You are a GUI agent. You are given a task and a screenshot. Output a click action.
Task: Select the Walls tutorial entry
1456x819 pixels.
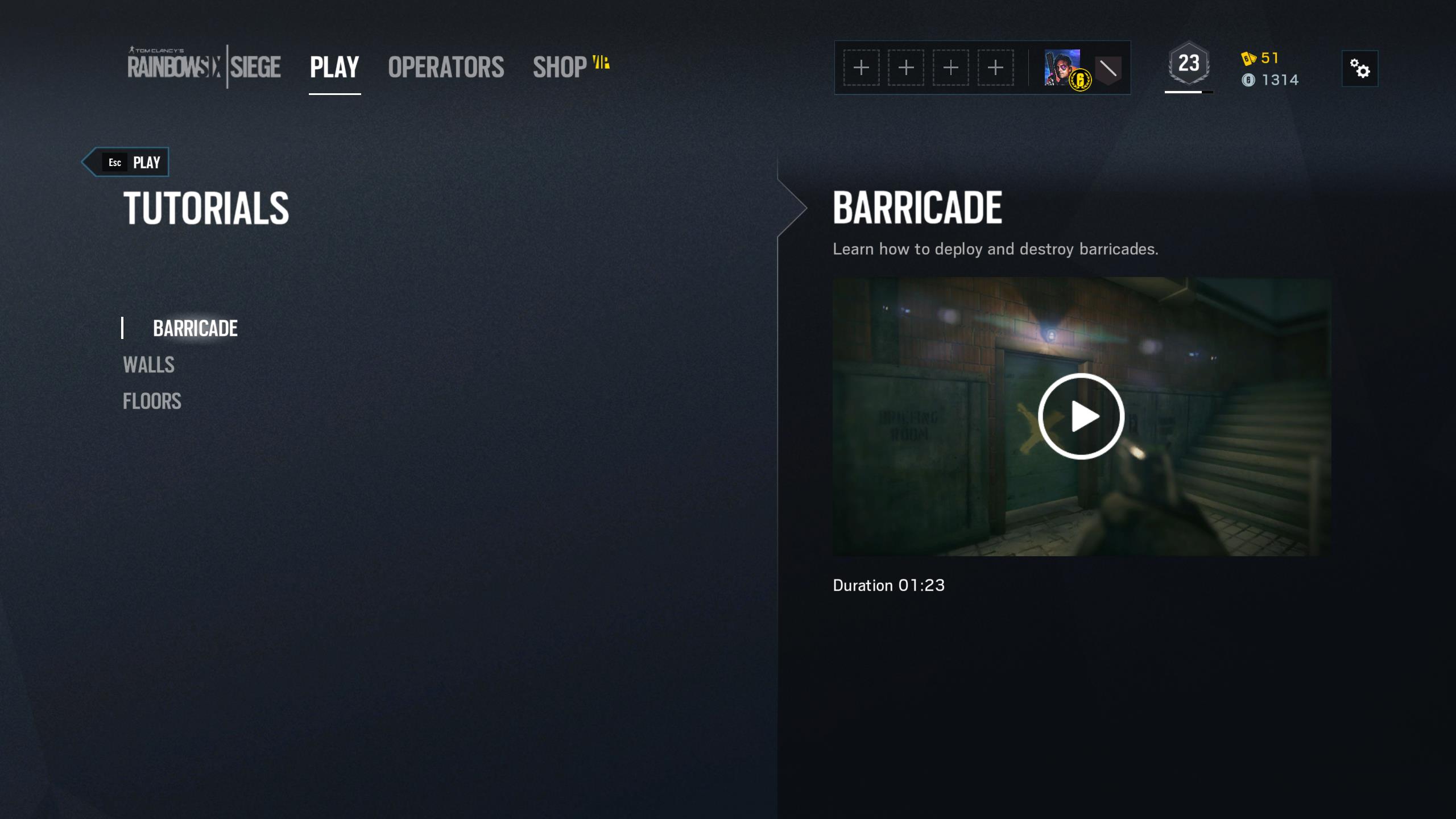point(149,365)
